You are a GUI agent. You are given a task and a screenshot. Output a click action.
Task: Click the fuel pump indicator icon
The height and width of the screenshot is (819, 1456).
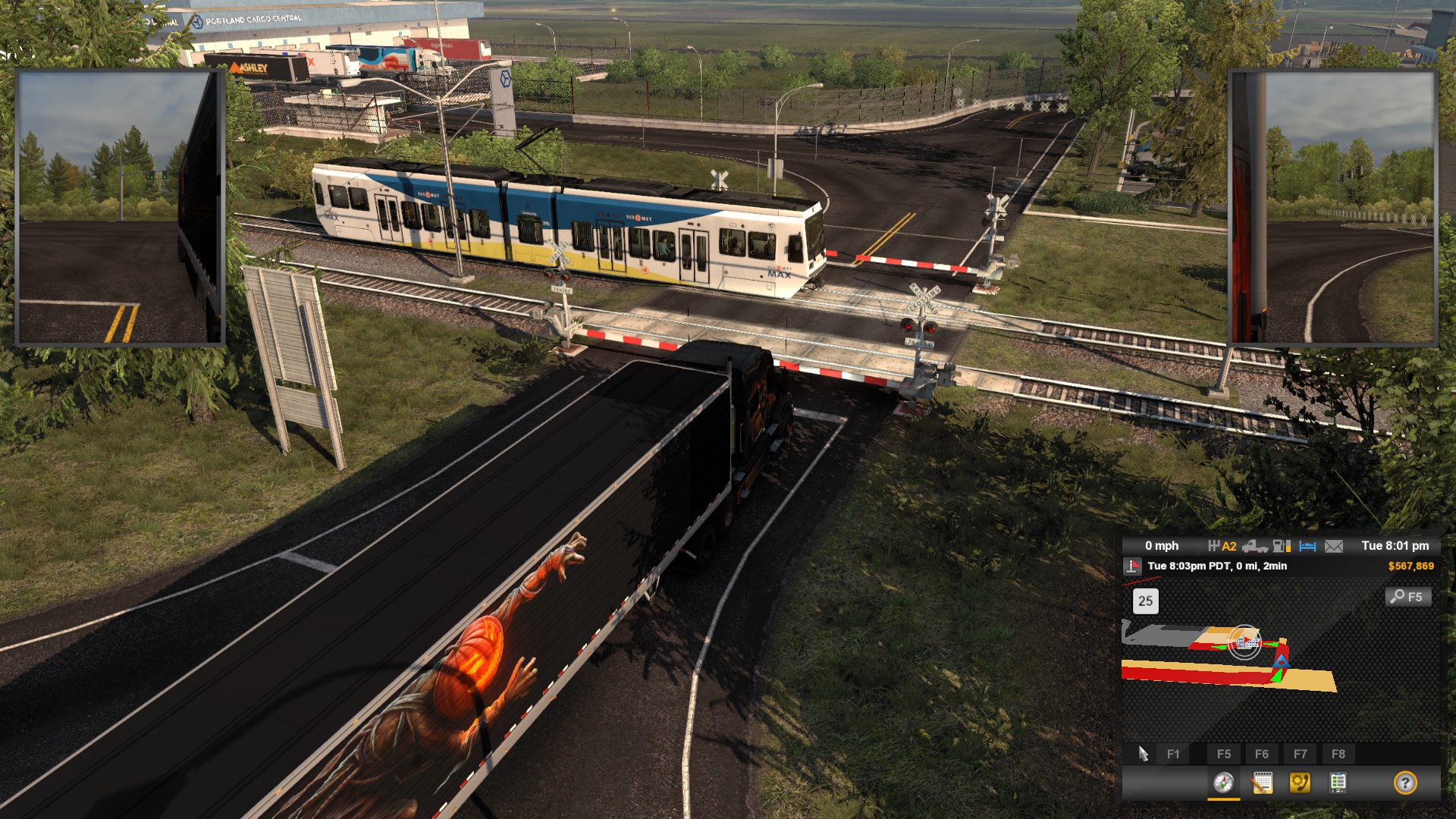(1282, 546)
